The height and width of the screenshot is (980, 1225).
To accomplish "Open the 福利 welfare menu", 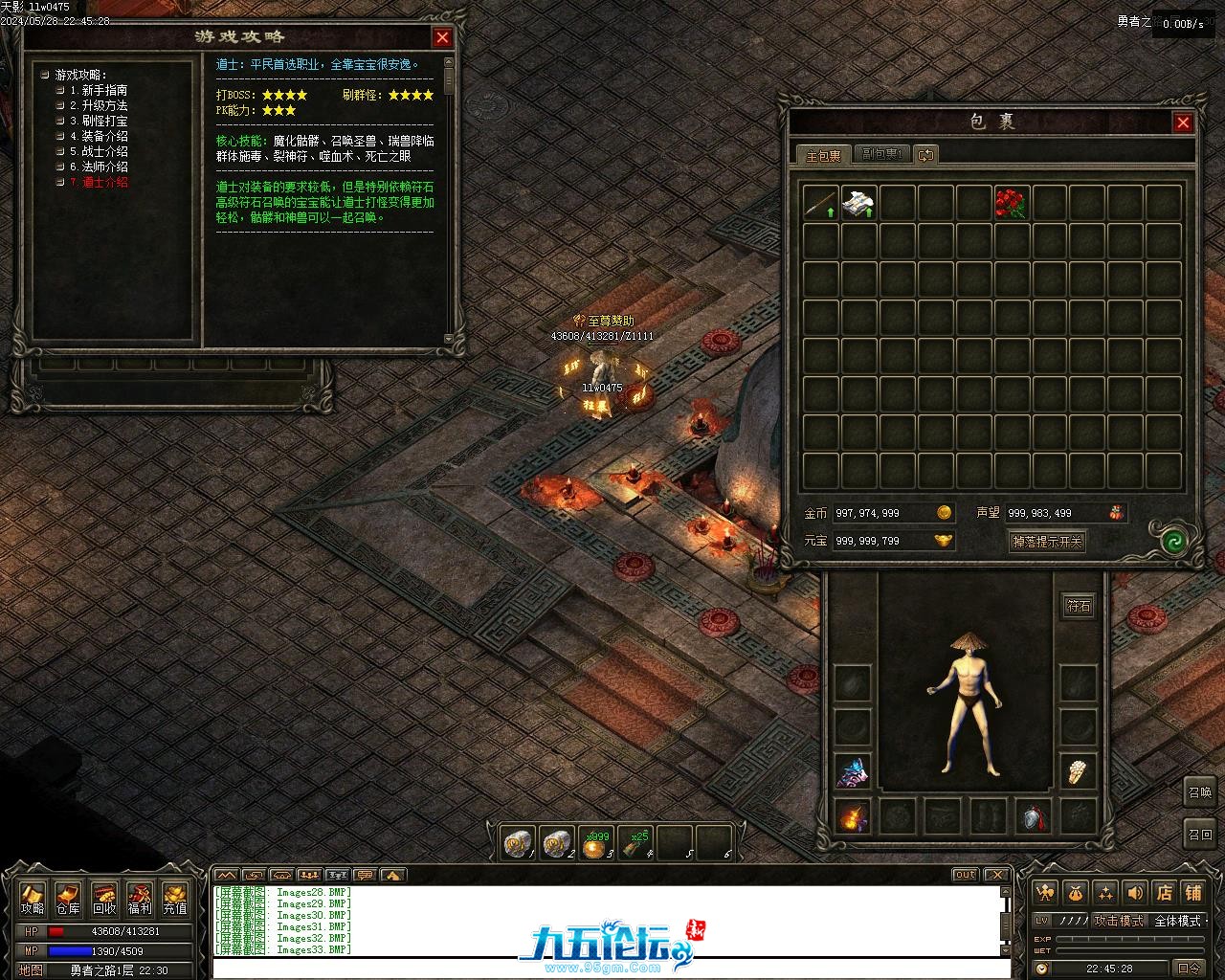I will pyautogui.click(x=140, y=898).
